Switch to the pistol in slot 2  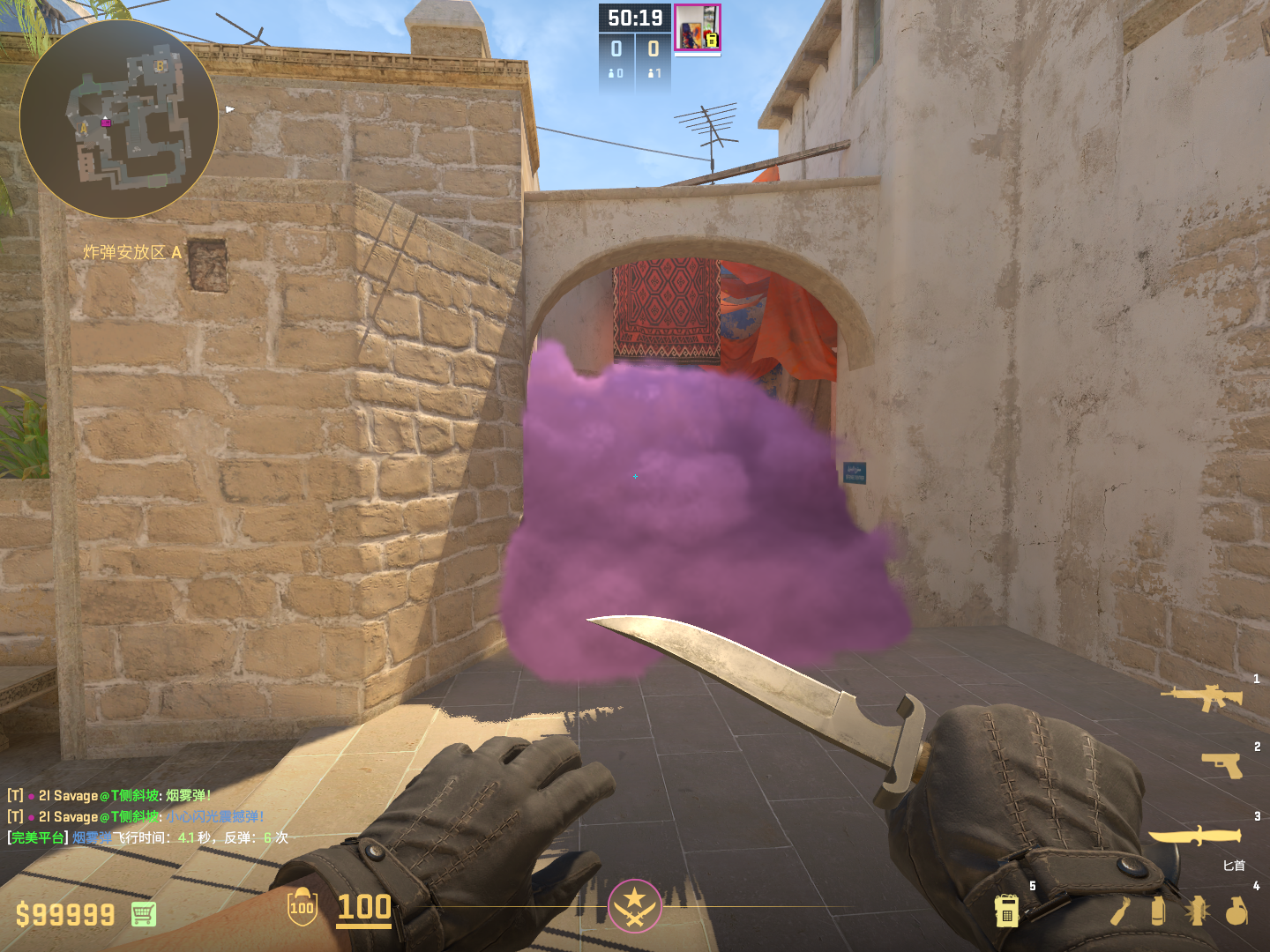1221,765
